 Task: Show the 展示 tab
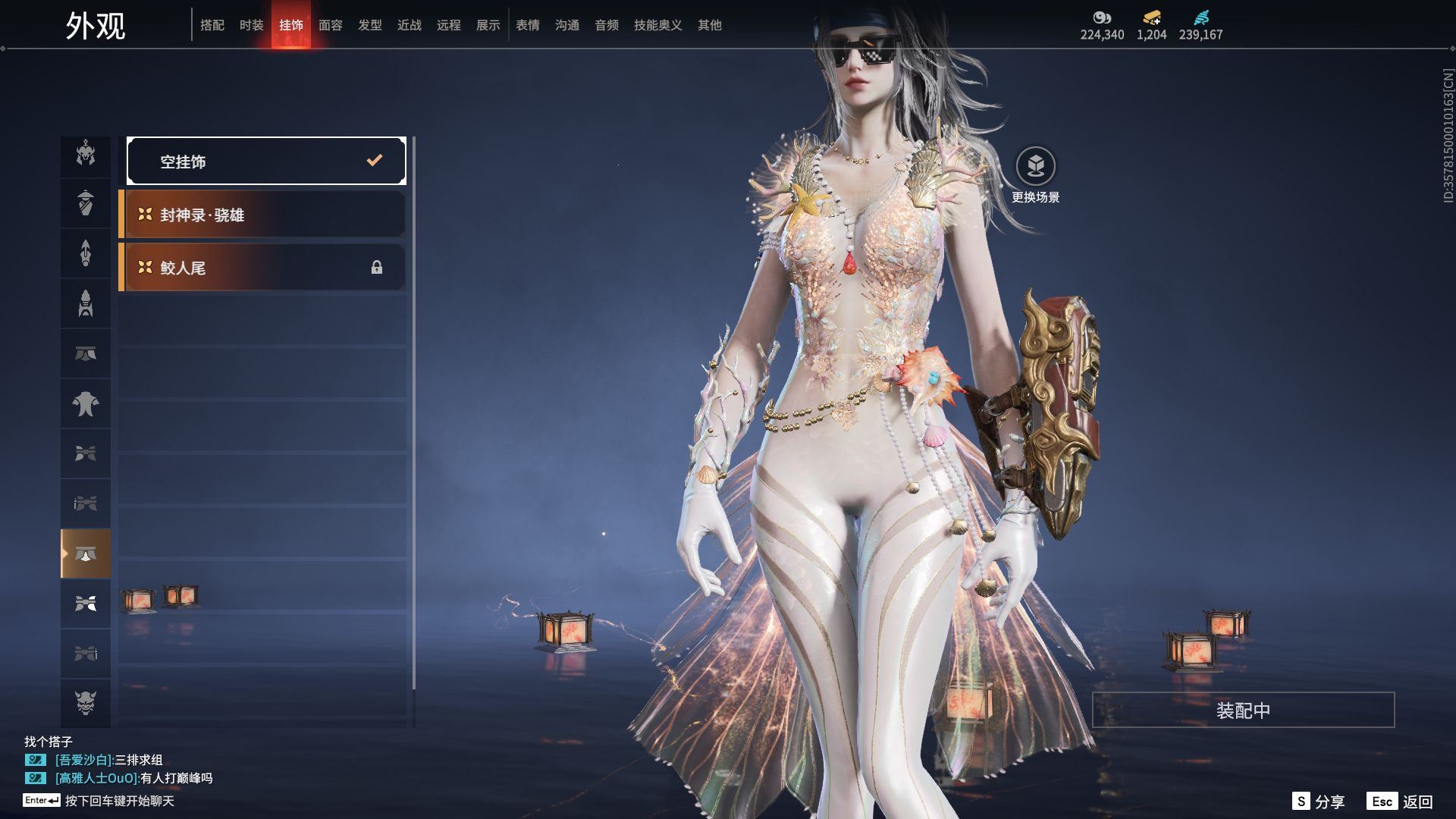pyautogui.click(x=488, y=25)
